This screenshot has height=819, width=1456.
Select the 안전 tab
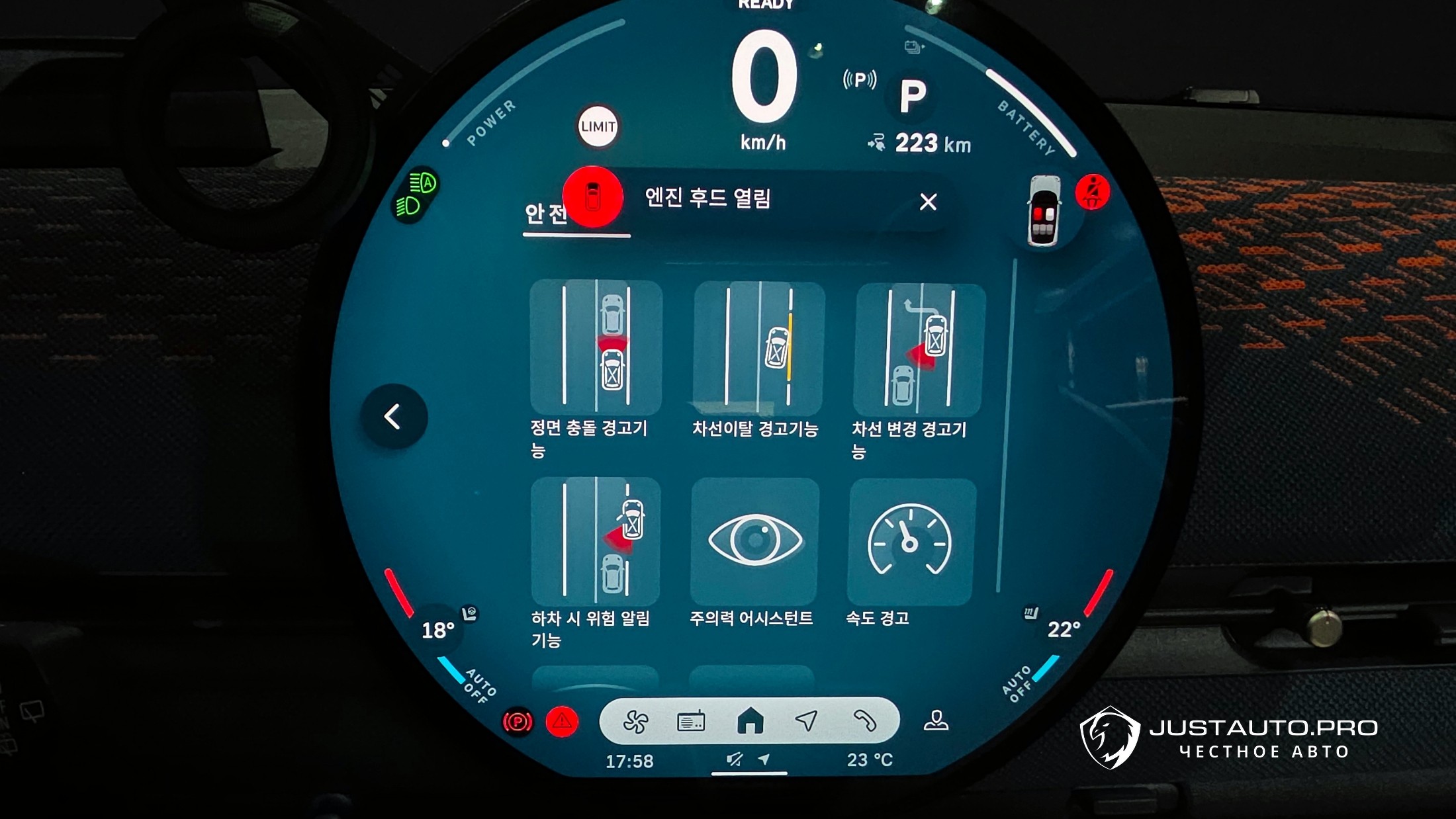pyautogui.click(x=546, y=214)
